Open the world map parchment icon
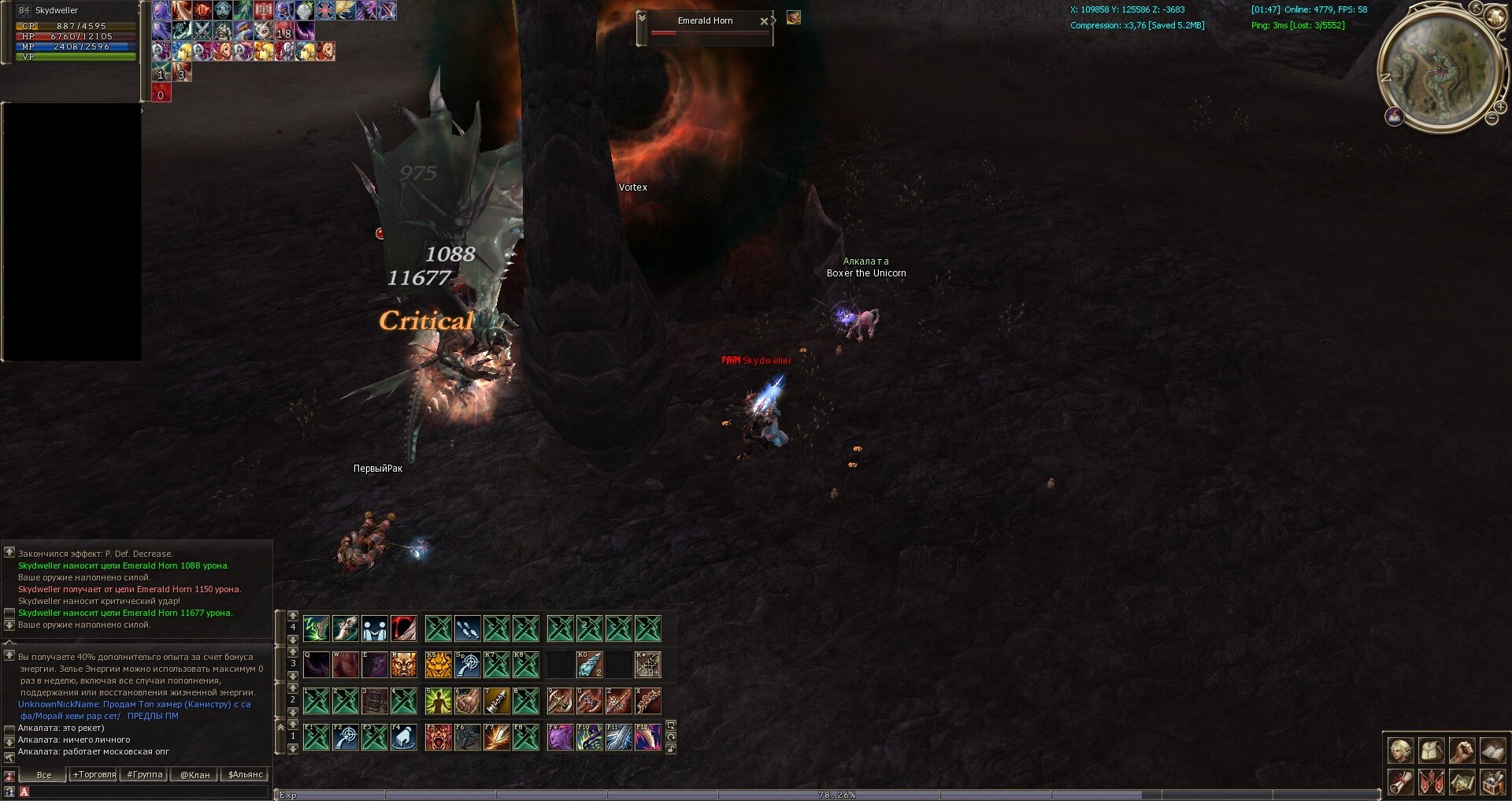The width and height of the screenshot is (1512, 801). (1462, 782)
